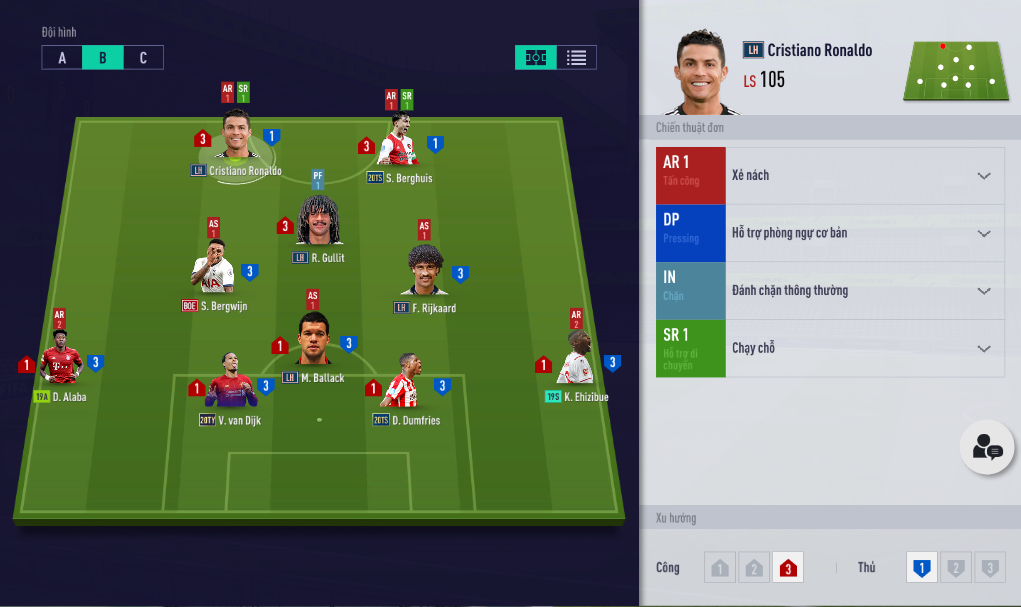Open the AR 1 attack tactic dropdown
This screenshot has width=1021, height=607.
[x=984, y=176]
